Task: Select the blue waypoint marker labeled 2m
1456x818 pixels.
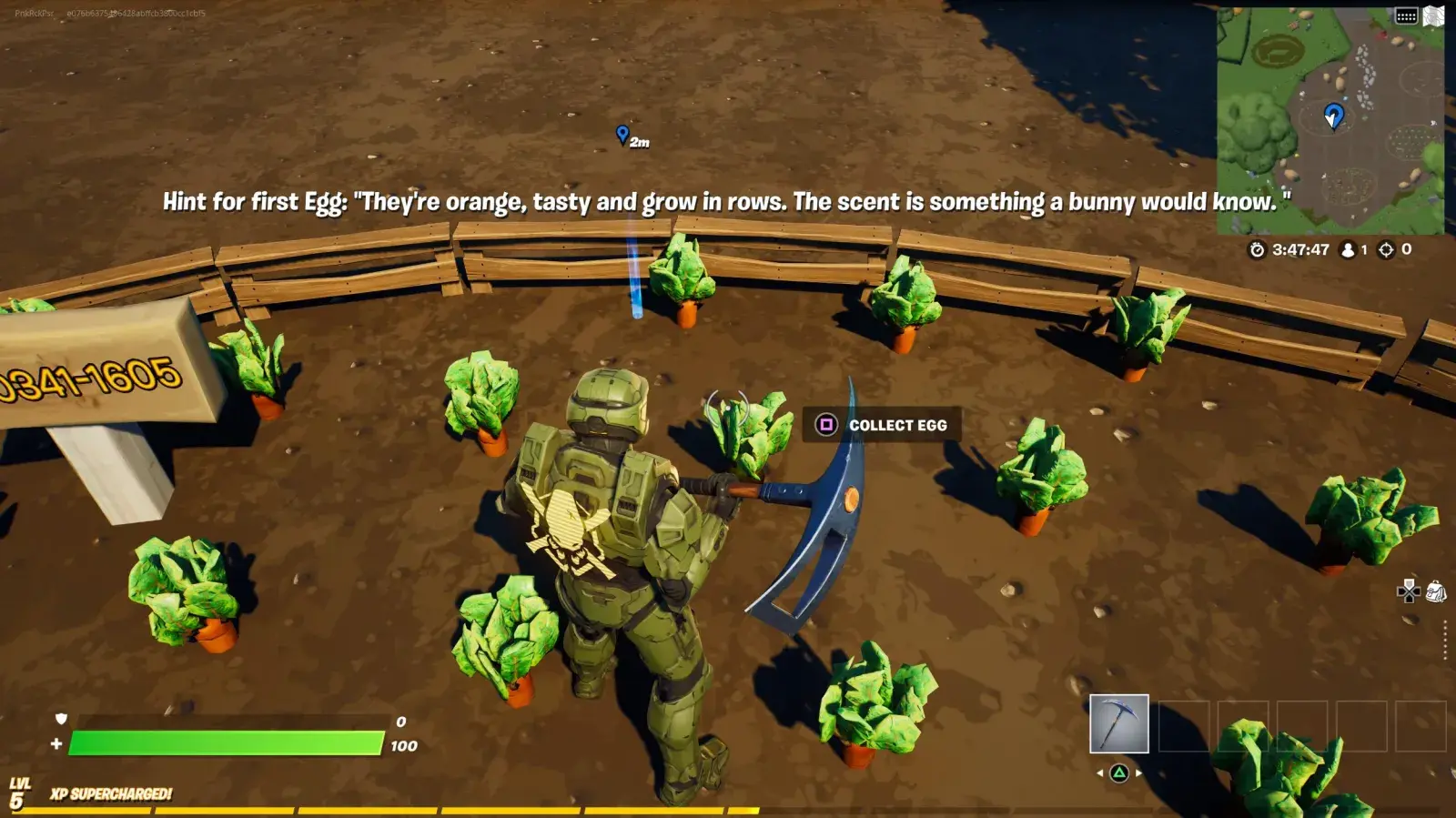Action: [x=622, y=135]
